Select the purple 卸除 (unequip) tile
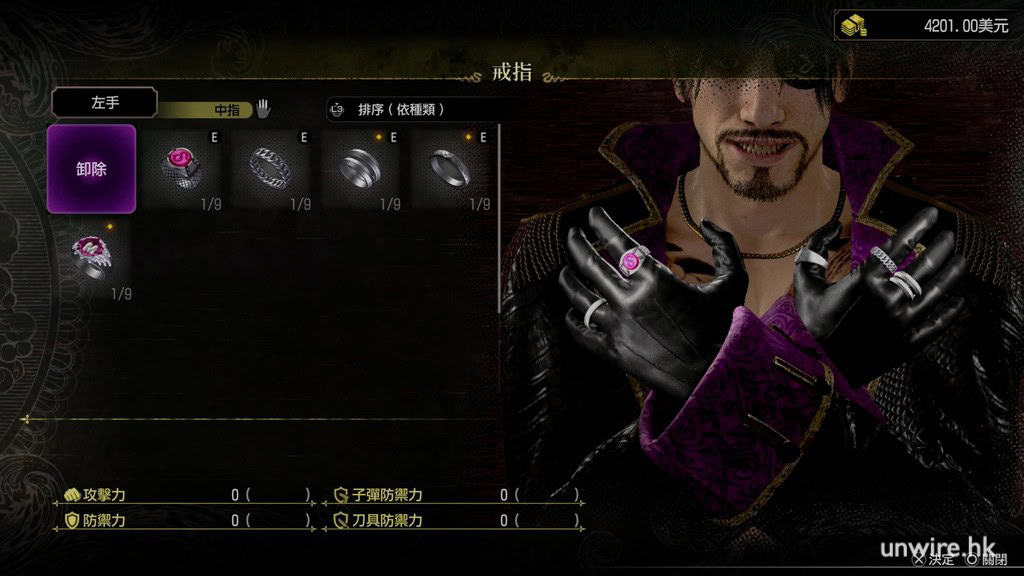The width and height of the screenshot is (1024, 576). click(x=91, y=169)
